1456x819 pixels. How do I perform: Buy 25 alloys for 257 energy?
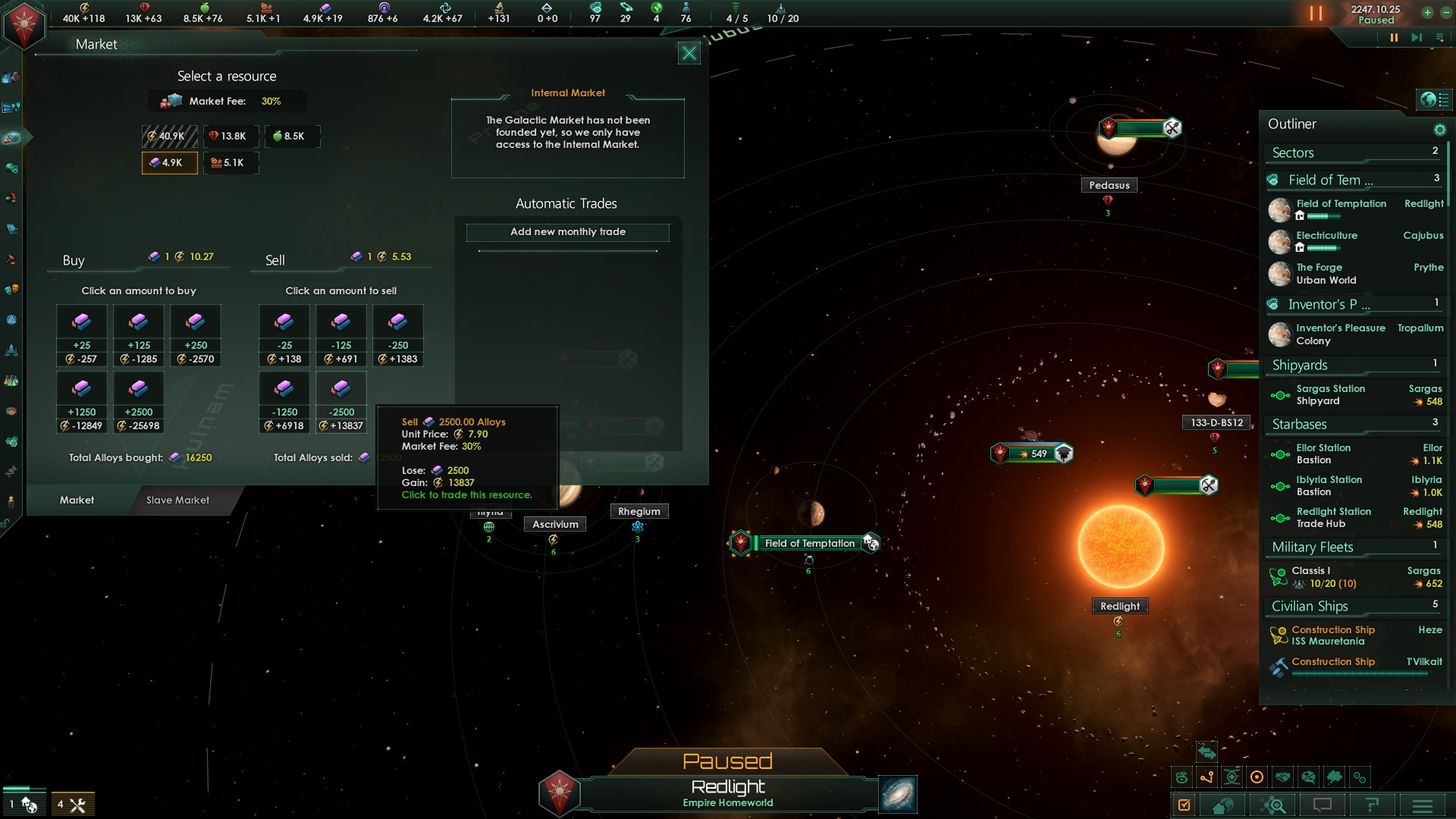click(x=82, y=335)
